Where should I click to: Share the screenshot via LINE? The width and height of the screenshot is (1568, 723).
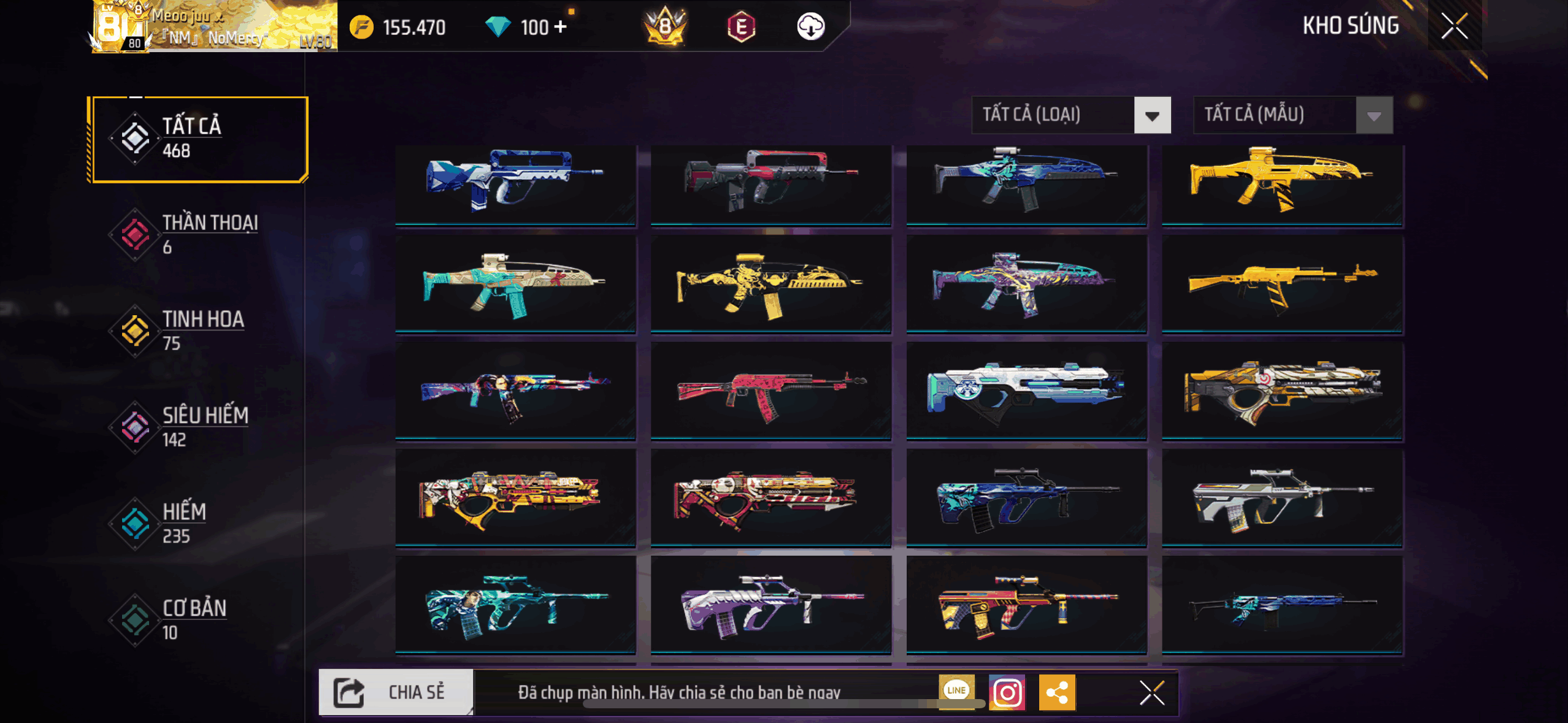(956, 690)
